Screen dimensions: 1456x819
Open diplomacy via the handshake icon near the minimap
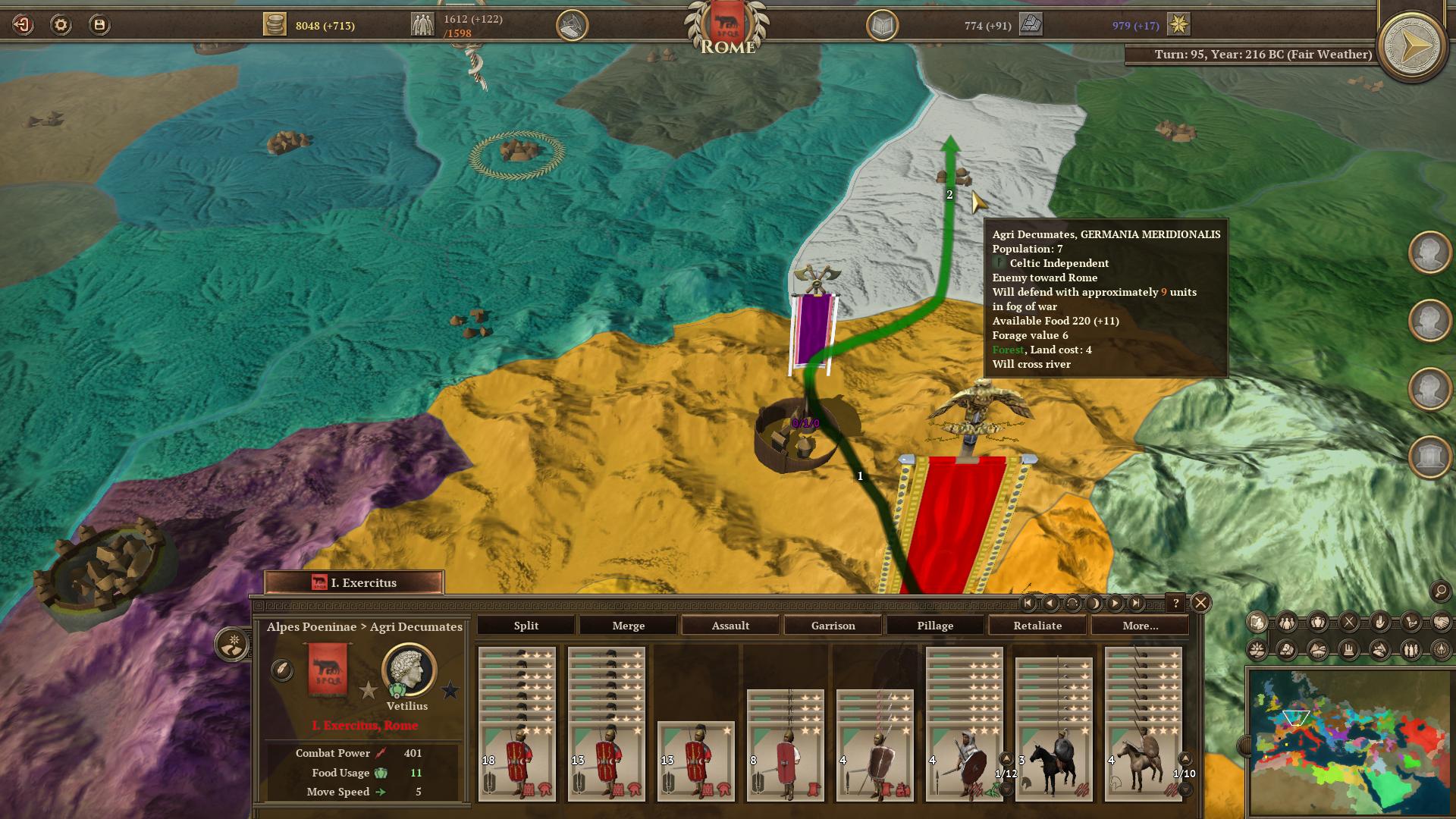(x=1443, y=623)
